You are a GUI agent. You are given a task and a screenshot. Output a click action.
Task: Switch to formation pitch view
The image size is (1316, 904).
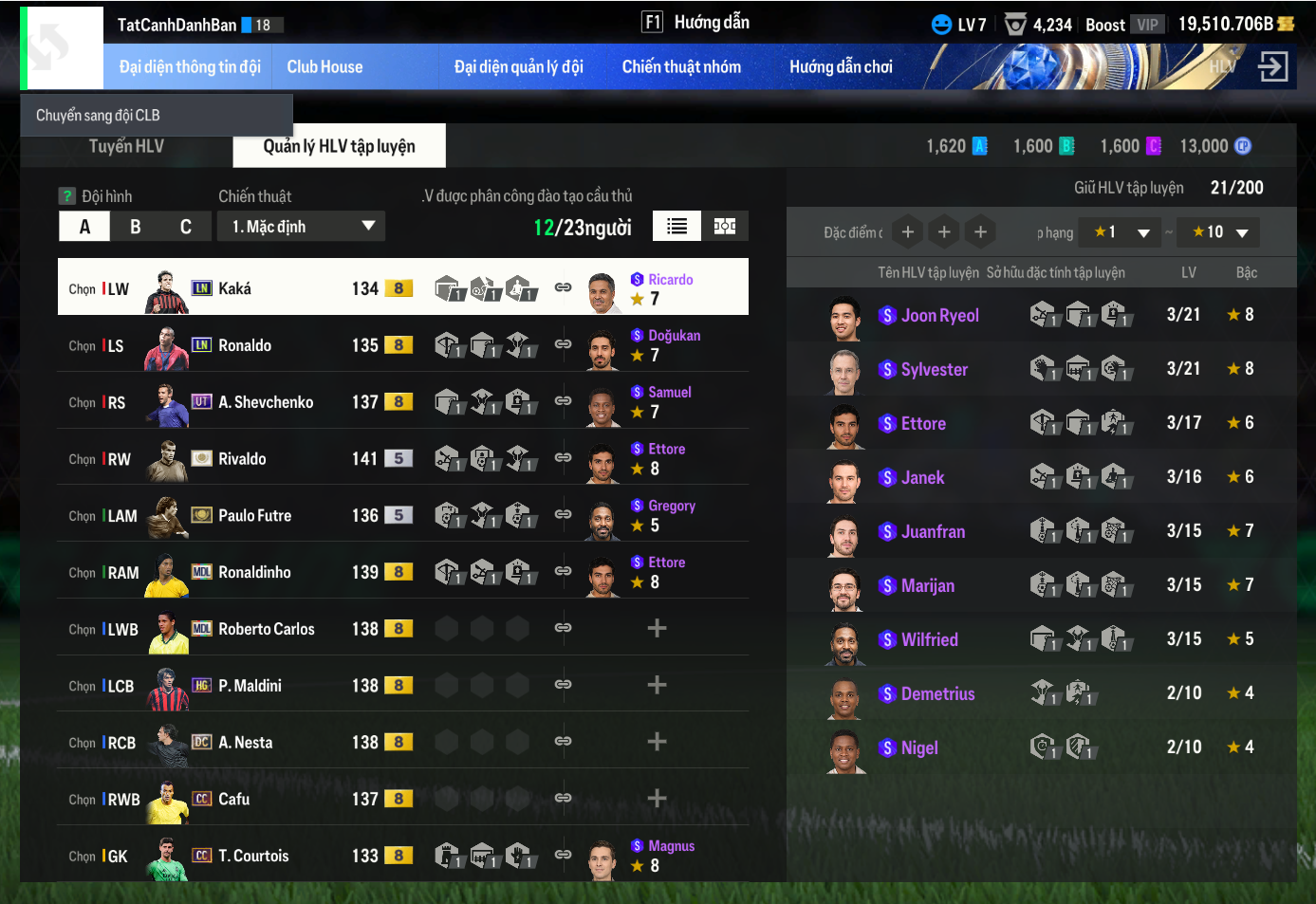(725, 226)
